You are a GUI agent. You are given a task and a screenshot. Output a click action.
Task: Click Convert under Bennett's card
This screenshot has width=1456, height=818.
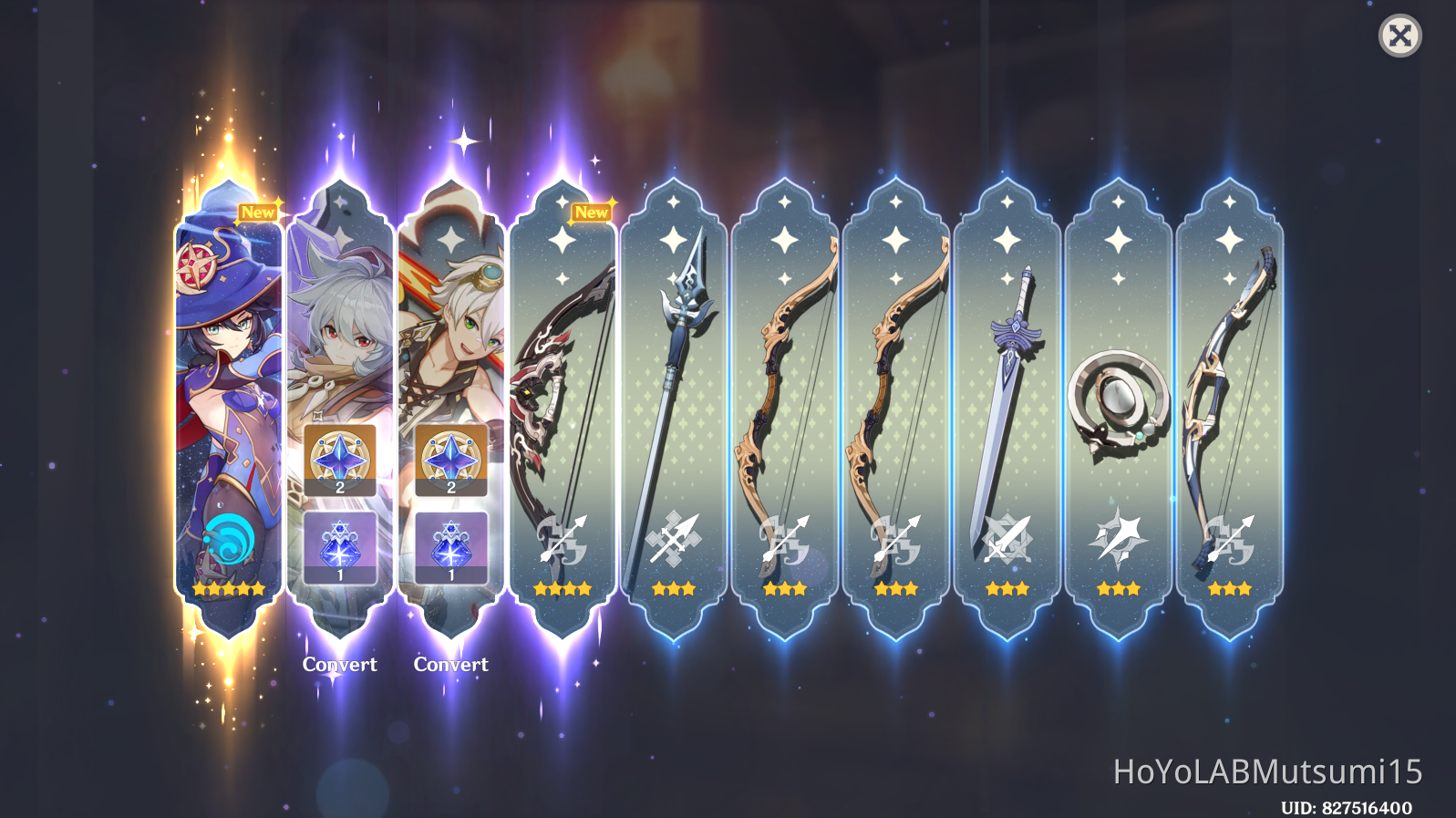tap(451, 664)
